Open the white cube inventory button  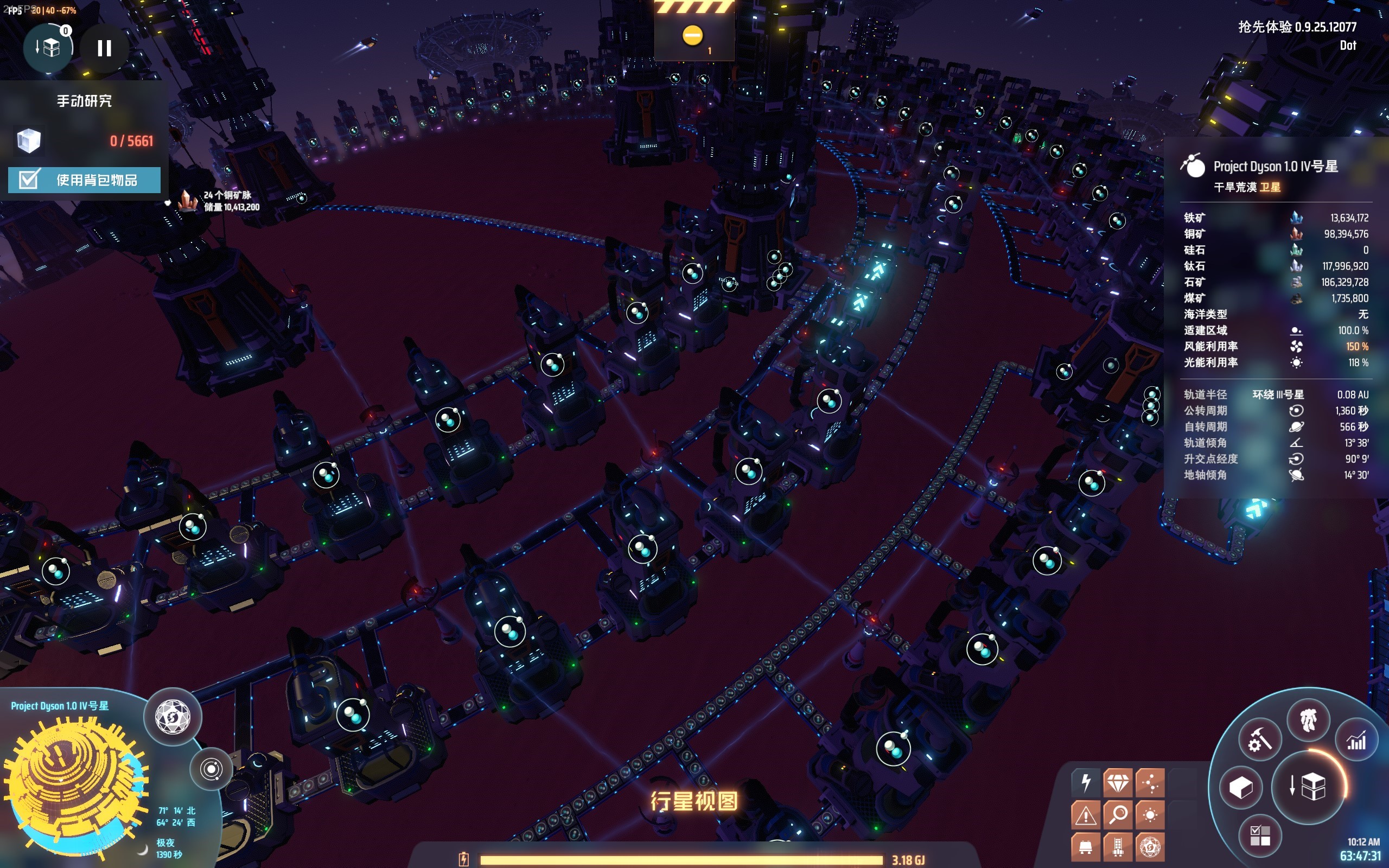pos(1241,787)
